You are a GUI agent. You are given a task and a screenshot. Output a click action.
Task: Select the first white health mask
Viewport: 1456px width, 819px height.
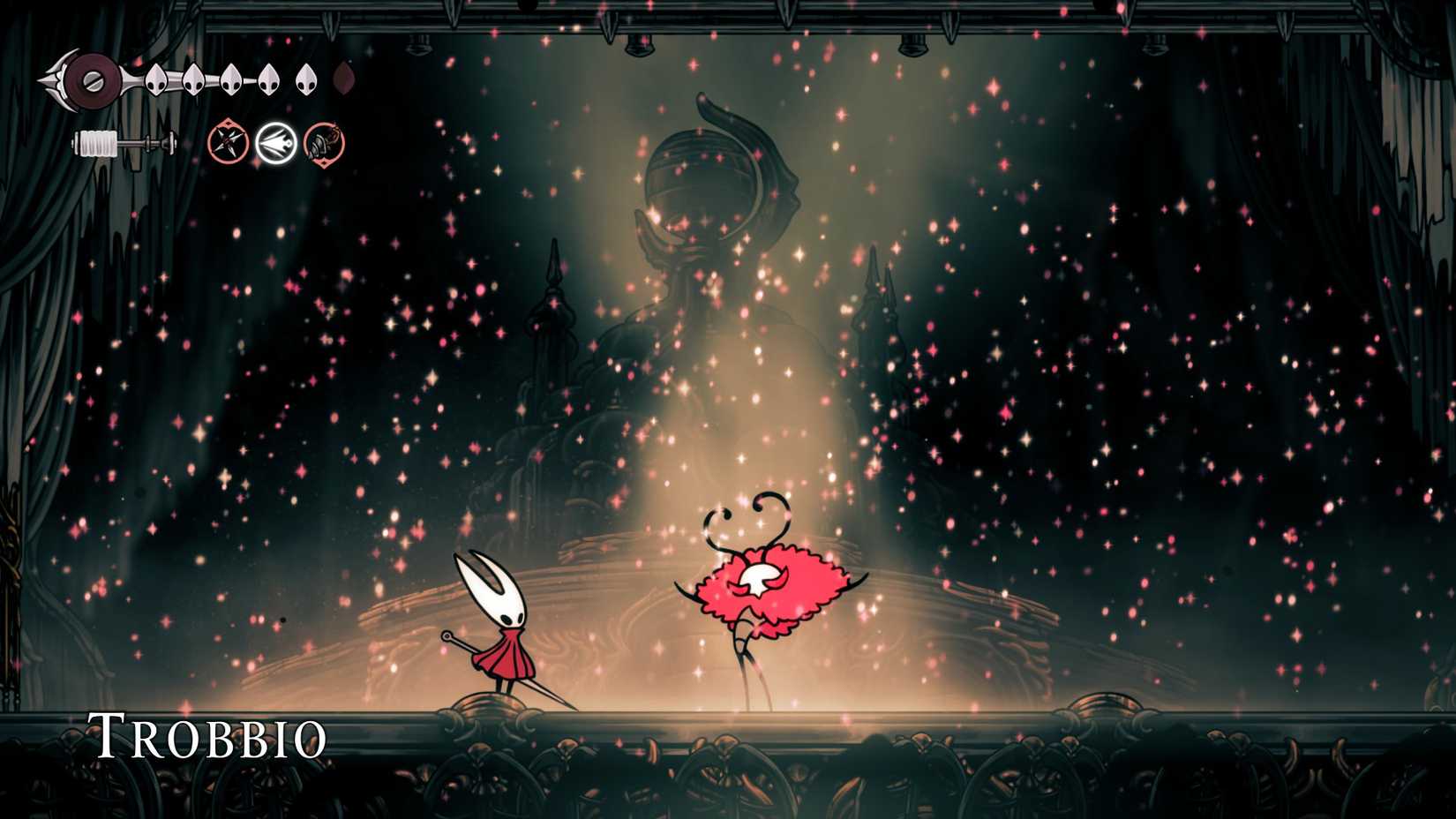154,78
